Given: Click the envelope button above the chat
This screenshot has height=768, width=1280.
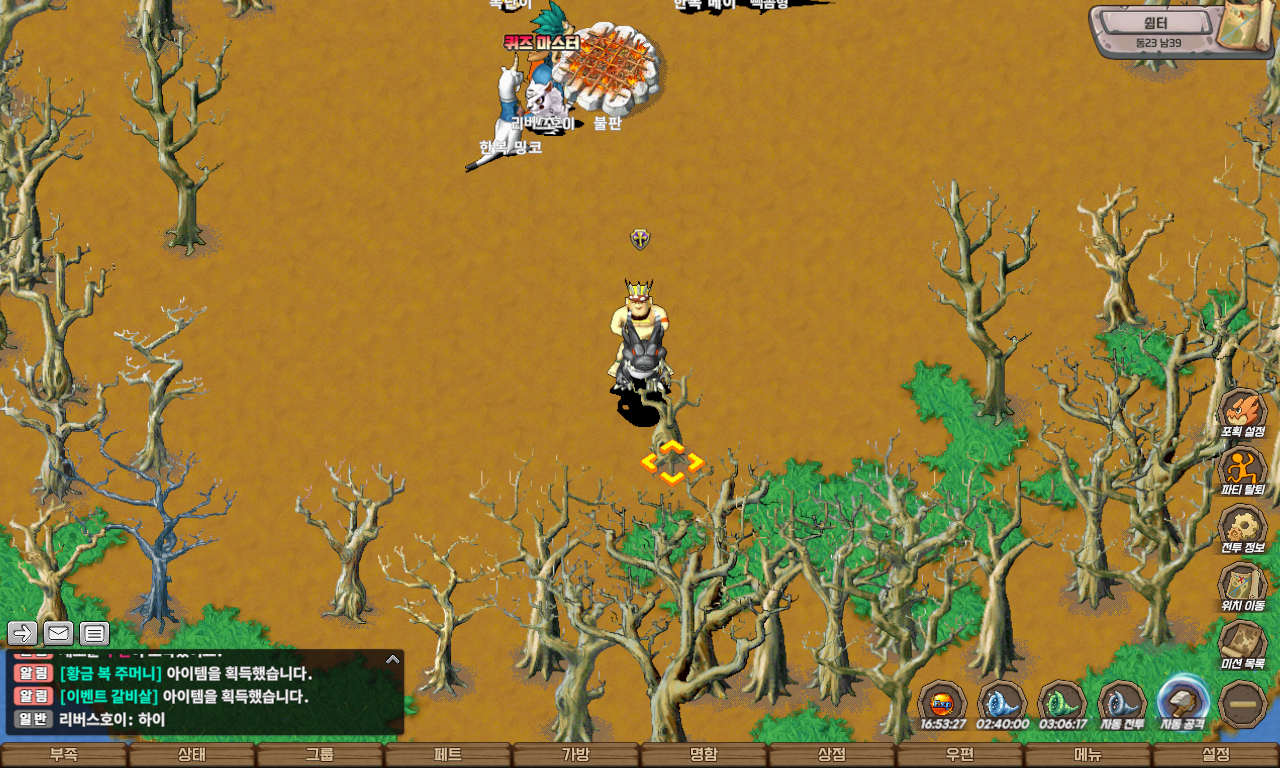Looking at the screenshot, I should click(58, 633).
